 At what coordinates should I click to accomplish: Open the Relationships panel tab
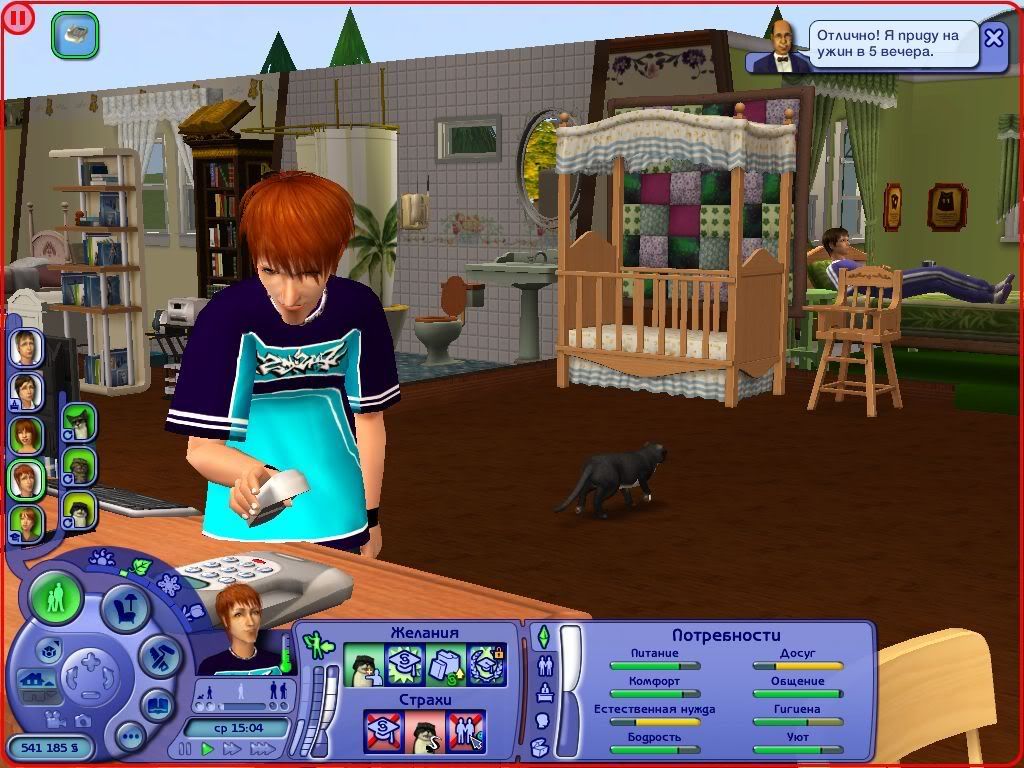click(x=545, y=665)
